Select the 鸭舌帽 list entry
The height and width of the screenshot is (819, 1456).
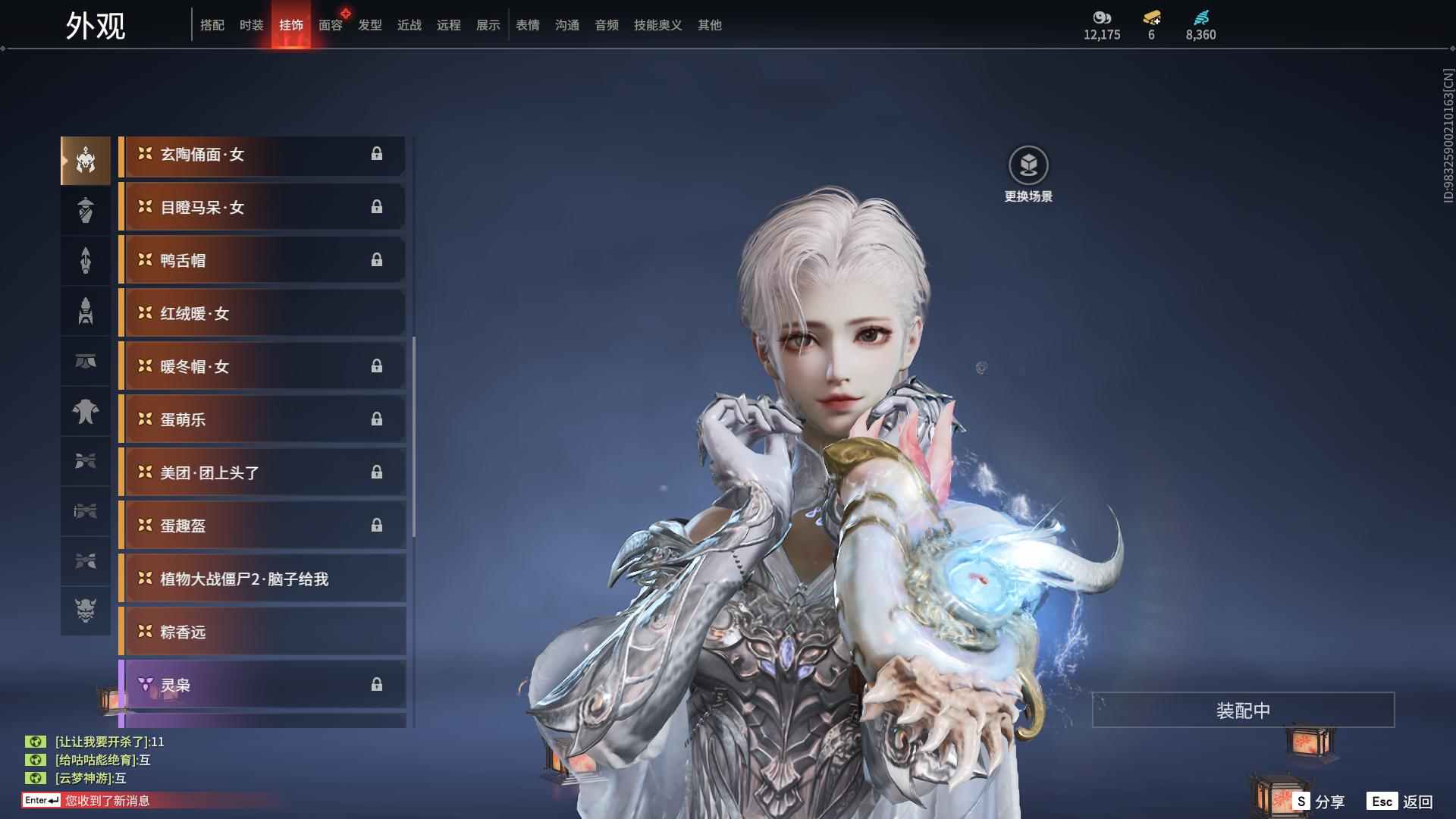click(262, 260)
